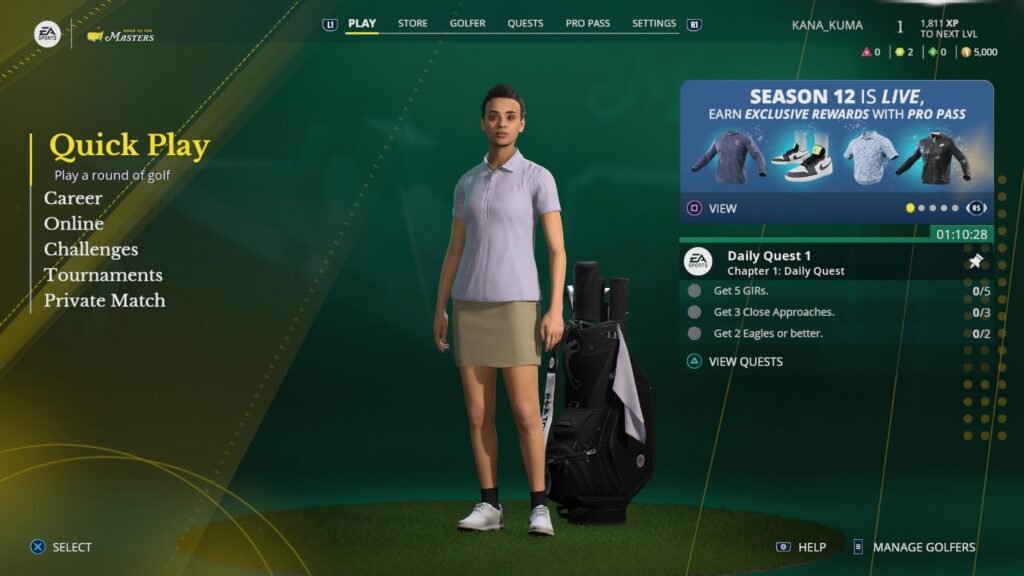Switch to the Golfer tab
The width and height of the screenshot is (1024, 576).
(468, 24)
